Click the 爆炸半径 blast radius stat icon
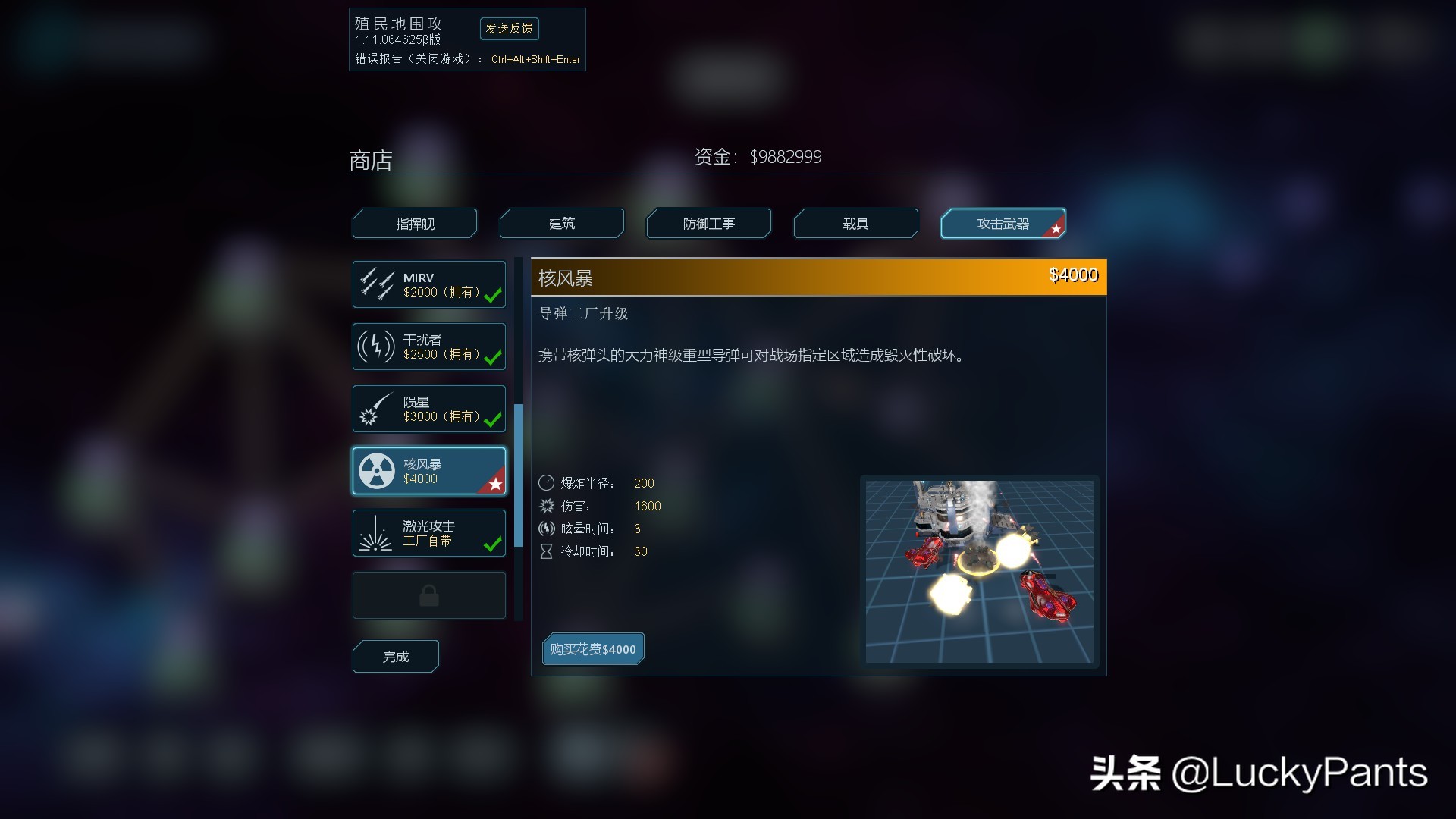 (548, 483)
